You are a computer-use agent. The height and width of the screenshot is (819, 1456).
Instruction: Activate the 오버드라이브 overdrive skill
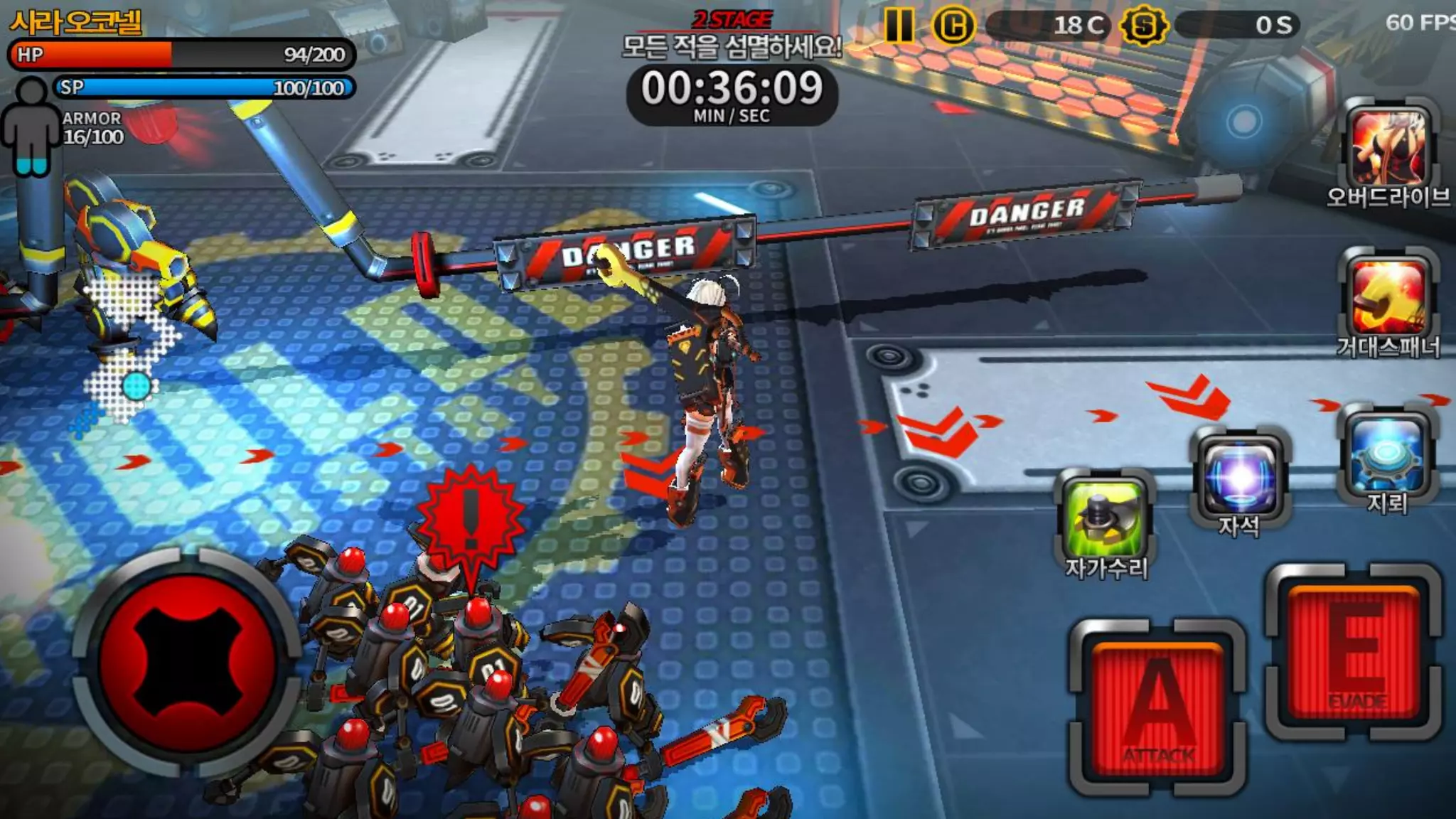(x=1388, y=148)
